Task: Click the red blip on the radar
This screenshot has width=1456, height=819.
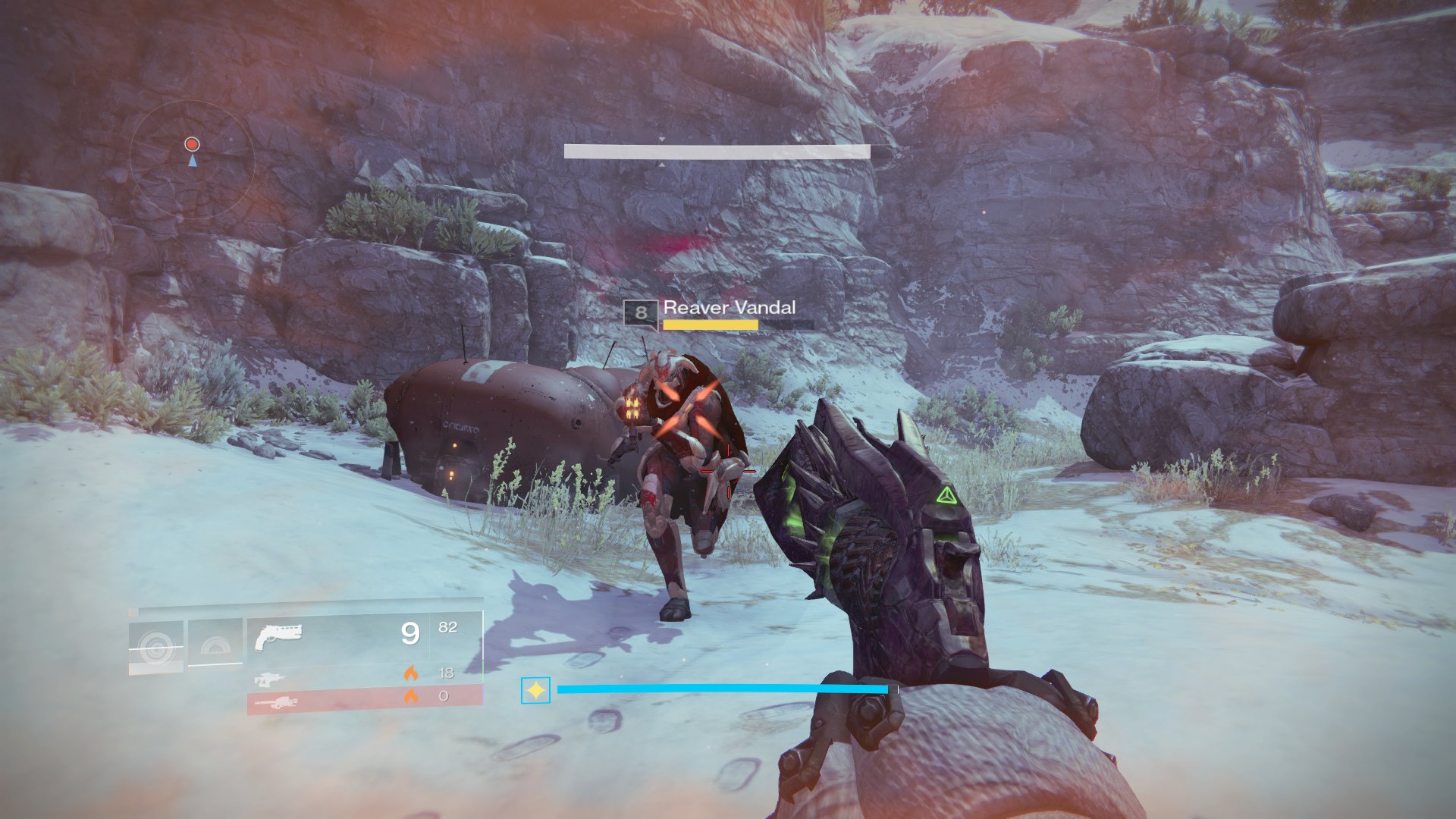Action: 191,142
